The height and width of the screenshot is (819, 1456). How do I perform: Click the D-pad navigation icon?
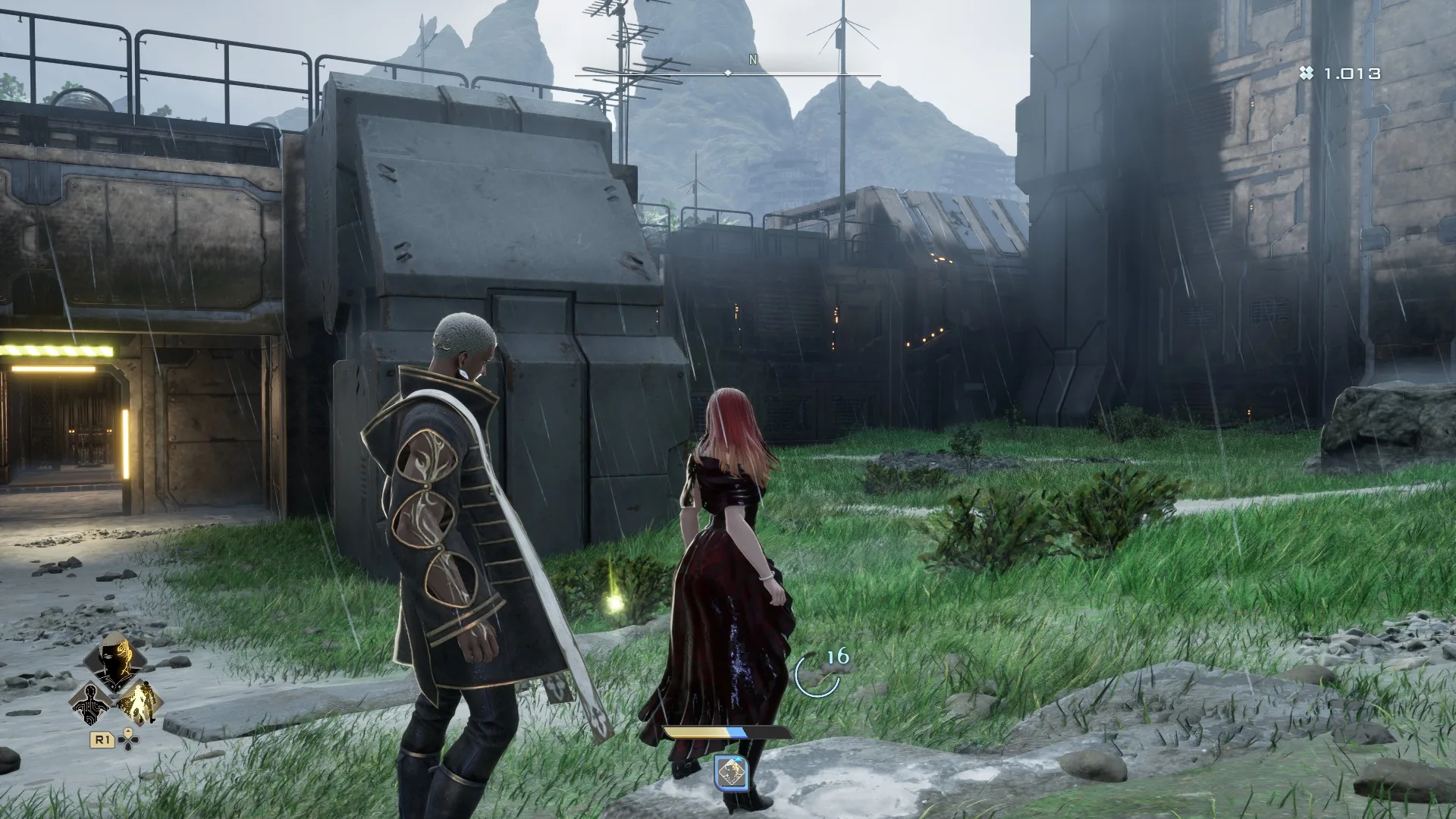click(127, 739)
